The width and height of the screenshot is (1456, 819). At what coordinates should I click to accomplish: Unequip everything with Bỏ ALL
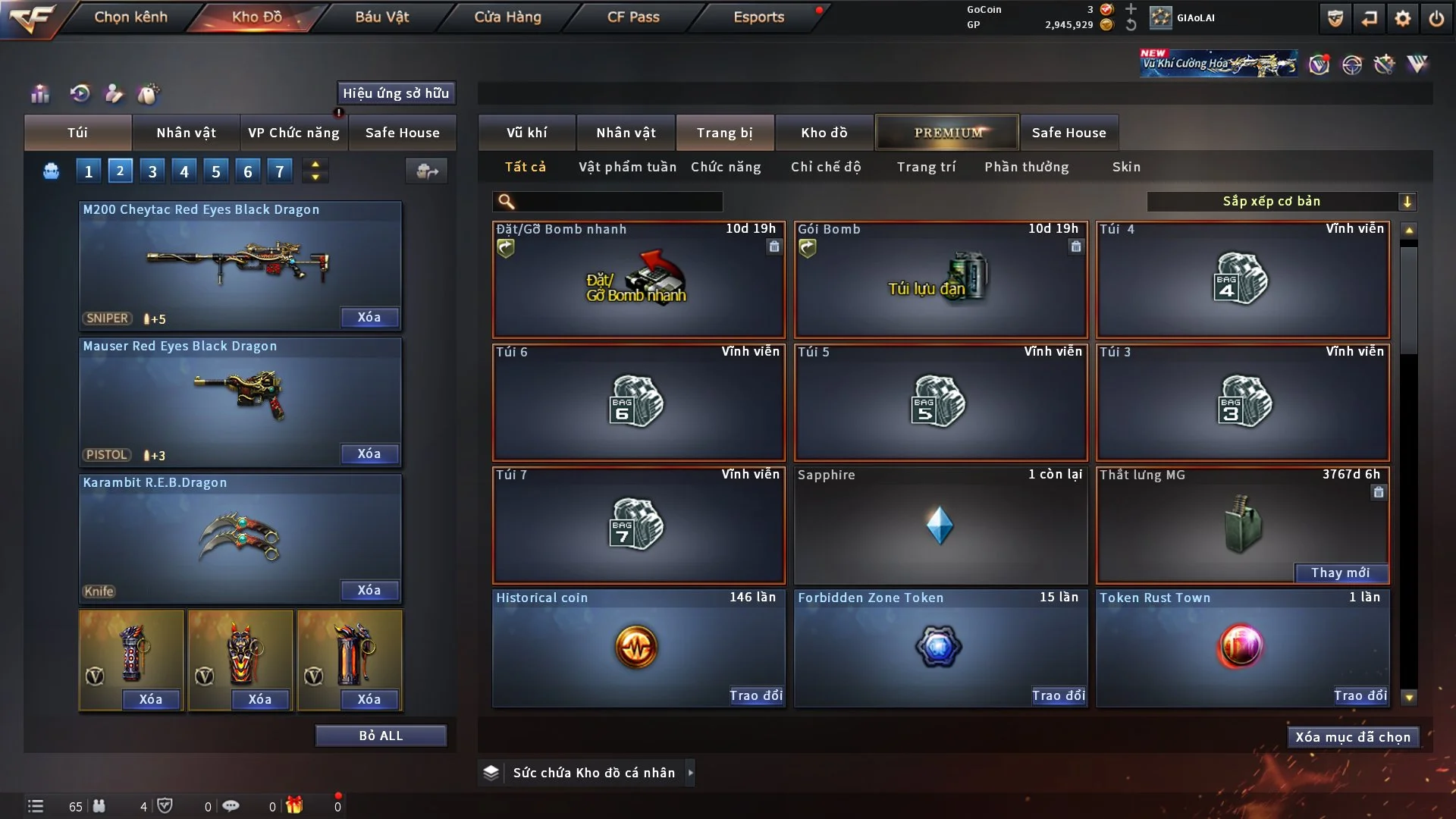pyautogui.click(x=381, y=736)
